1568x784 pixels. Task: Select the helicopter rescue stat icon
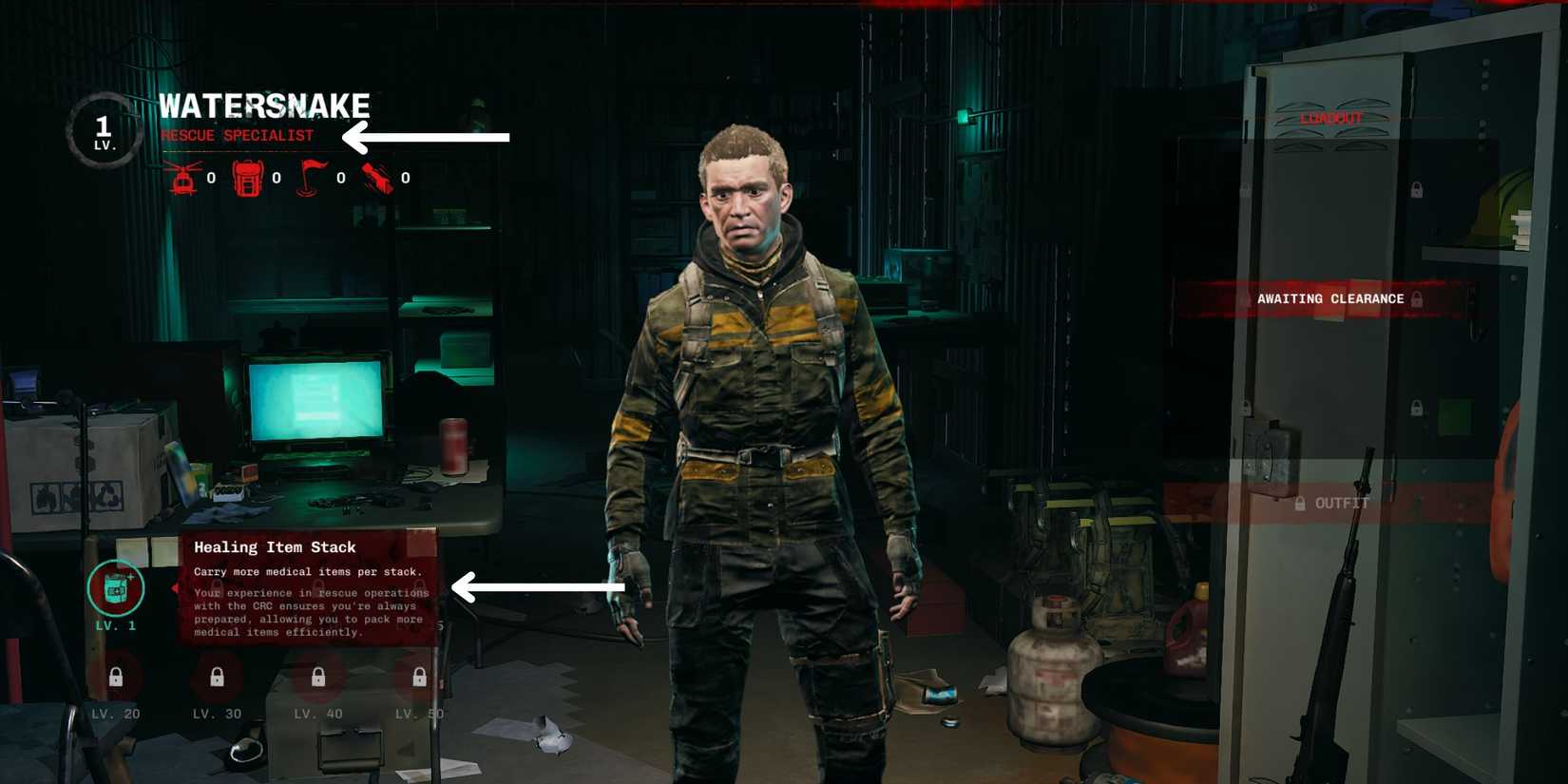click(182, 175)
